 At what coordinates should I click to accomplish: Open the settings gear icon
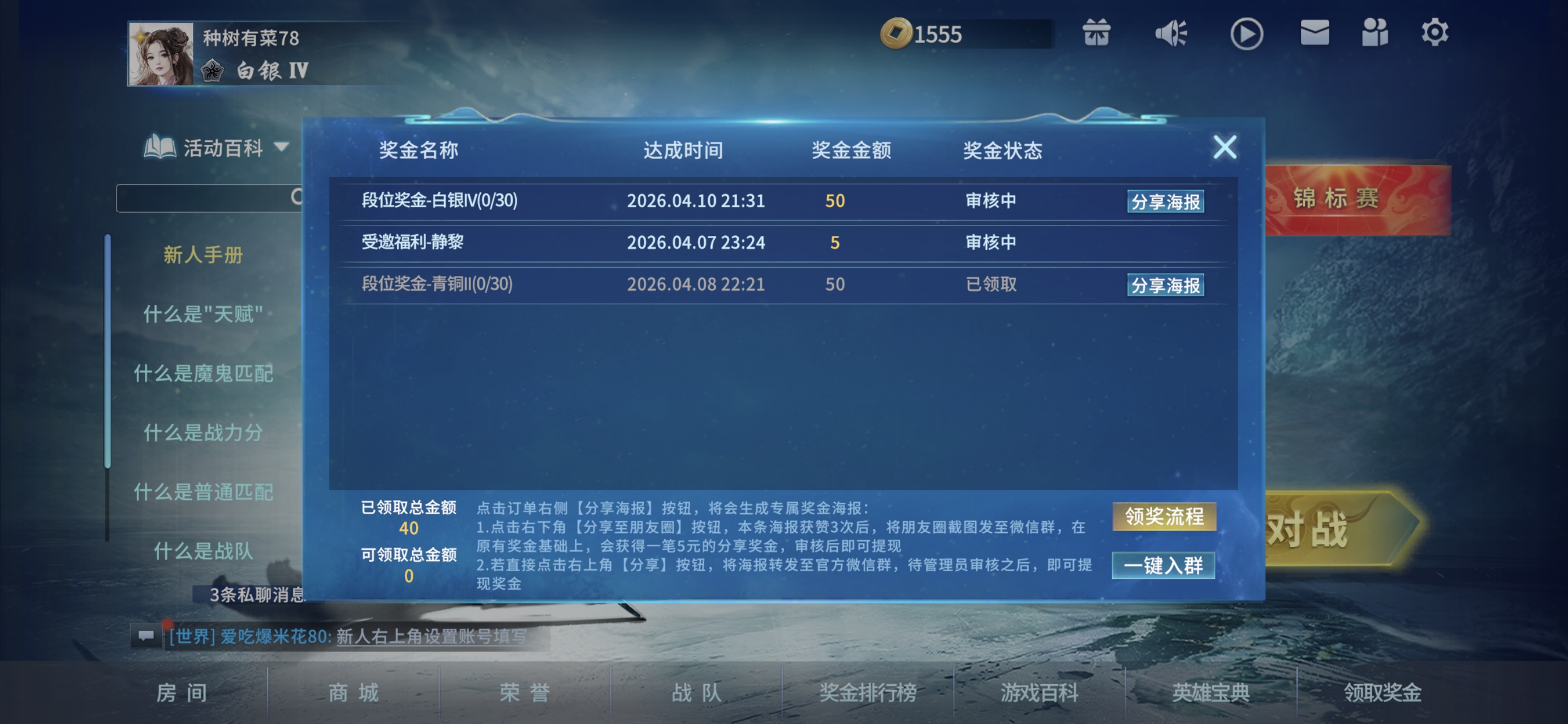click(1435, 32)
